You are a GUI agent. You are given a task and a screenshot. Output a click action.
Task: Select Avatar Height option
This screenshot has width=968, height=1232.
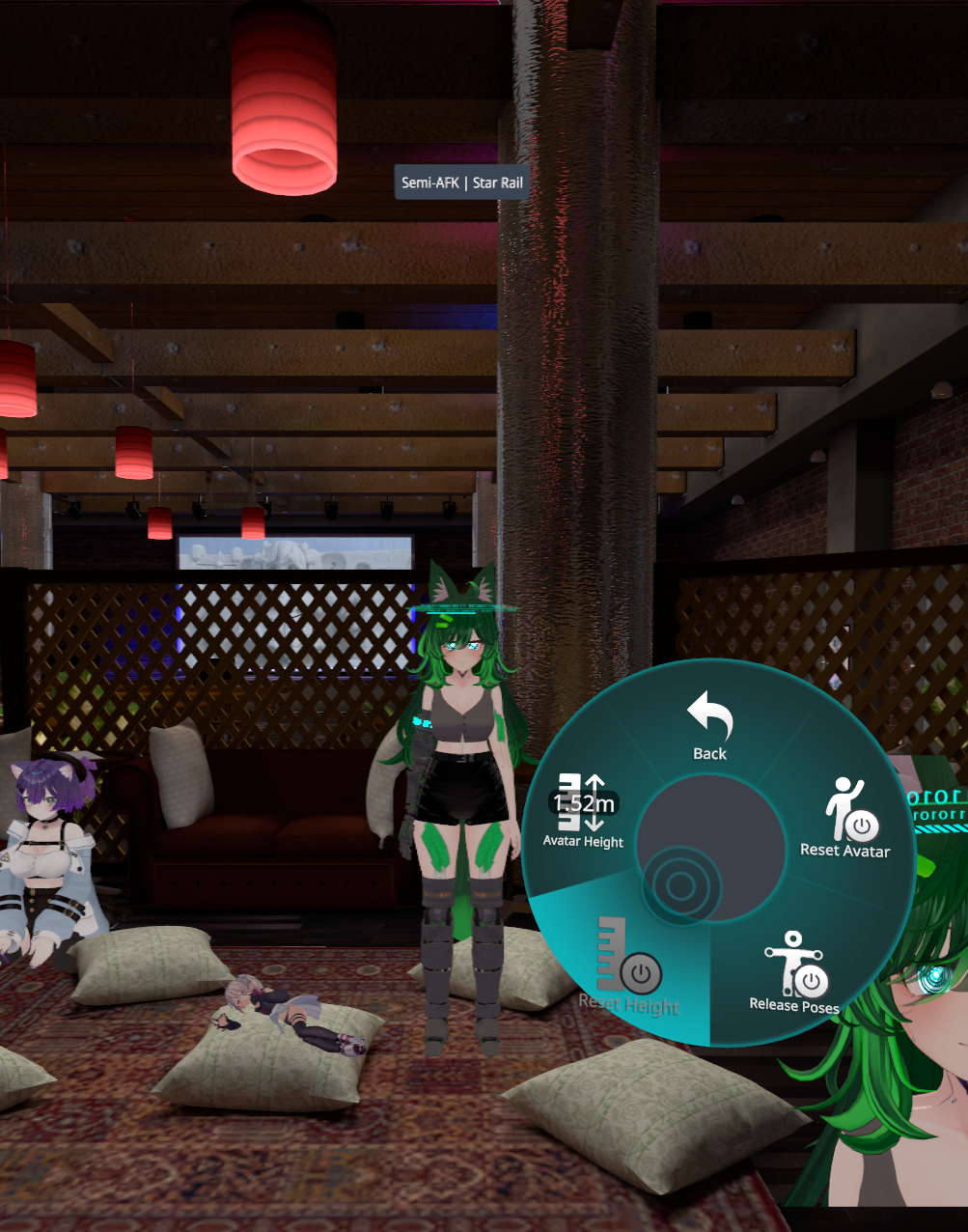click(x=584, y=811)
